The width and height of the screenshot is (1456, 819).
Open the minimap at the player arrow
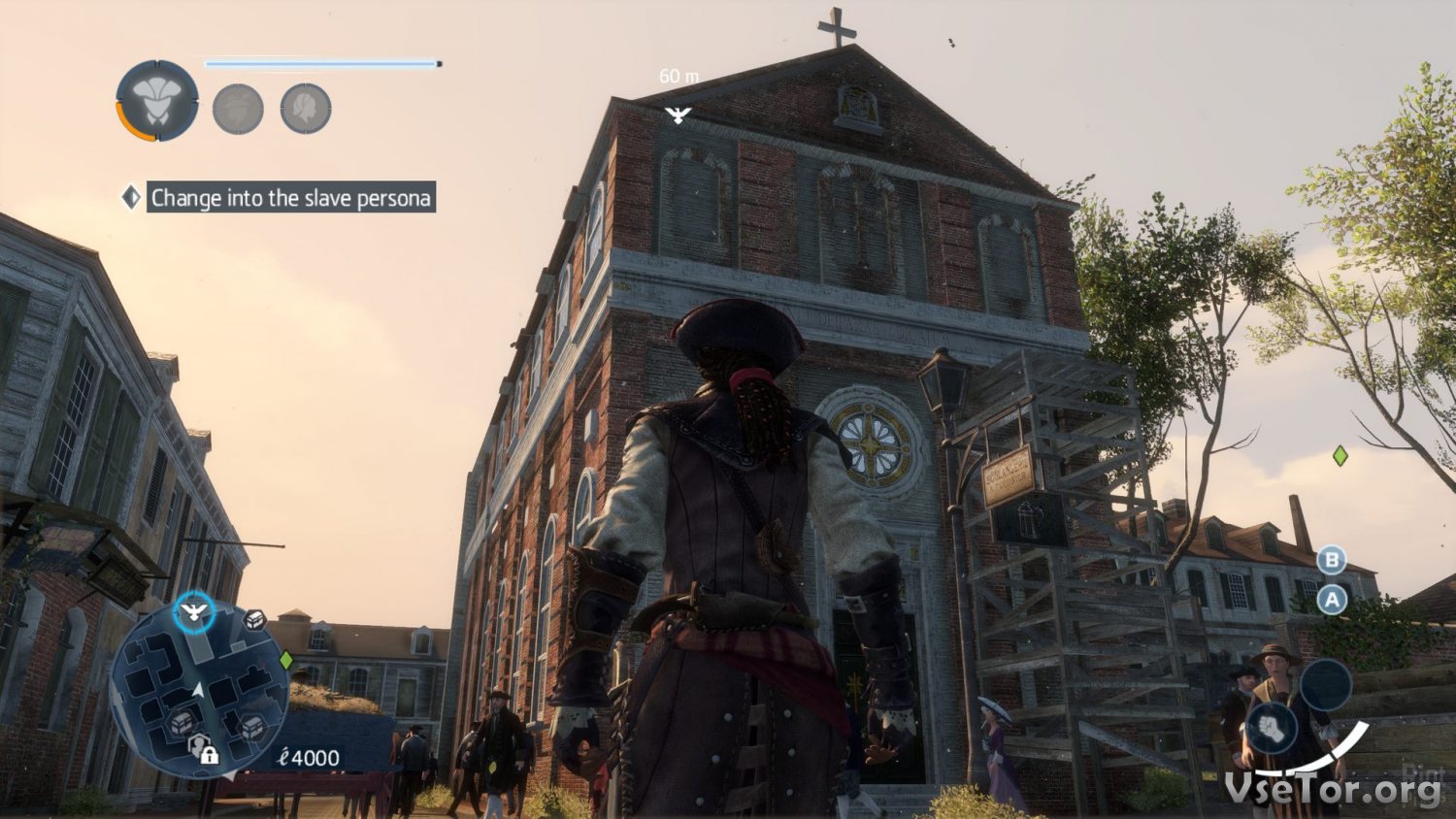pos(198,689)
